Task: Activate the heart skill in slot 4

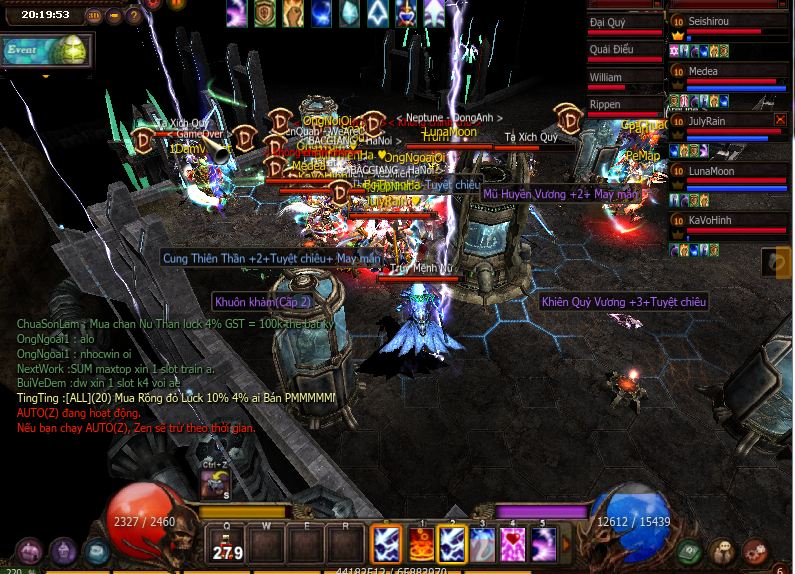Action: [513, 545]
